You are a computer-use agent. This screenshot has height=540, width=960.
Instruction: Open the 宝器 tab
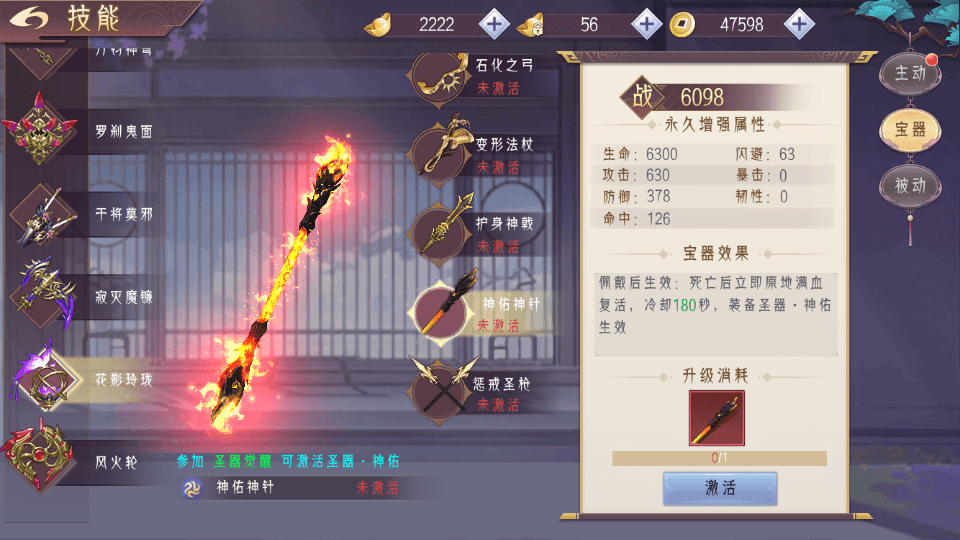tap(909, 129)
